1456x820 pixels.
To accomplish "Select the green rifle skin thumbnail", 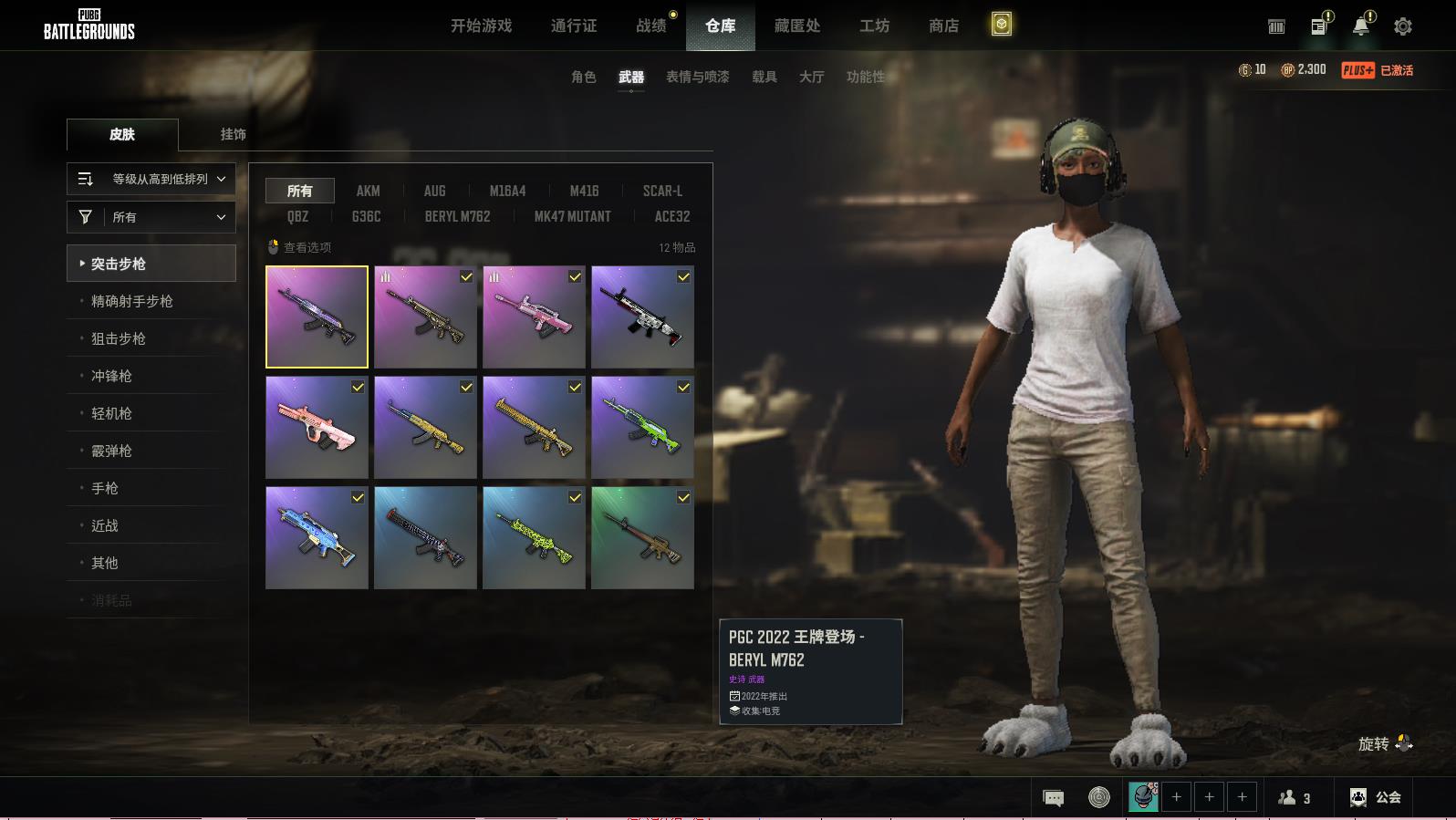I will click(642, 428).
